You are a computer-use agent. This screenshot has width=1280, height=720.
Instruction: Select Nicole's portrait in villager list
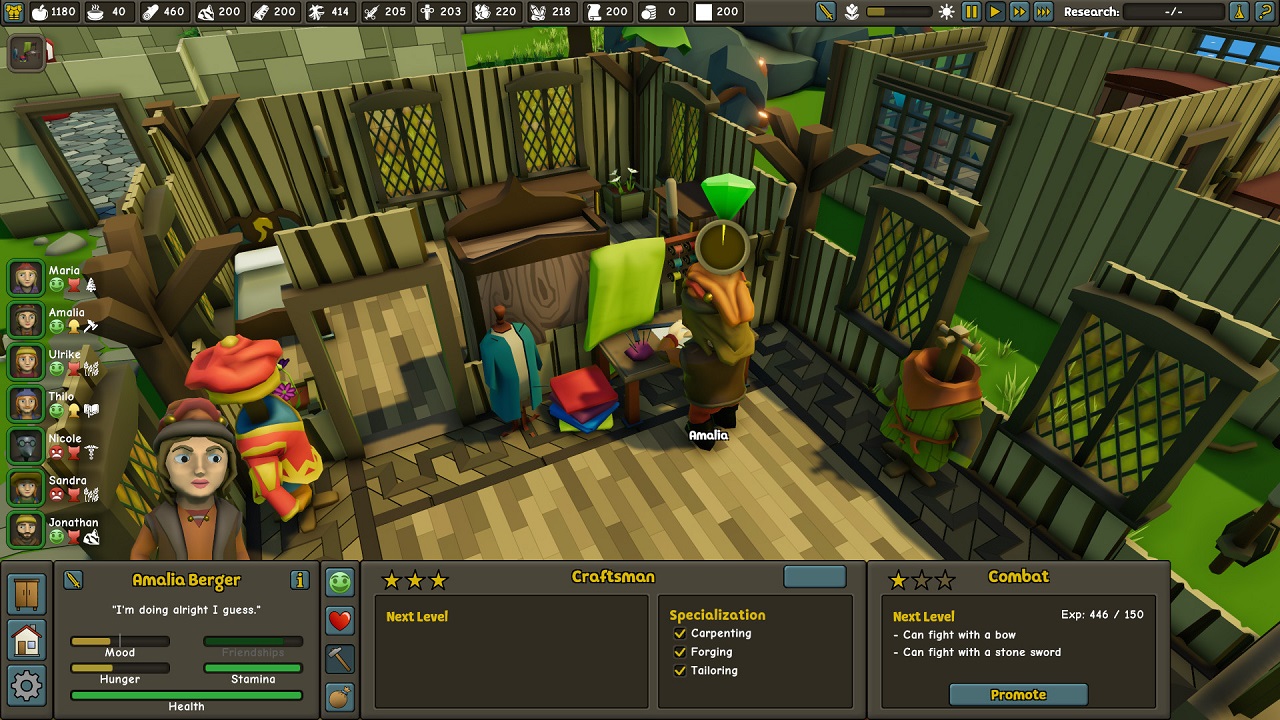[27, 446]
